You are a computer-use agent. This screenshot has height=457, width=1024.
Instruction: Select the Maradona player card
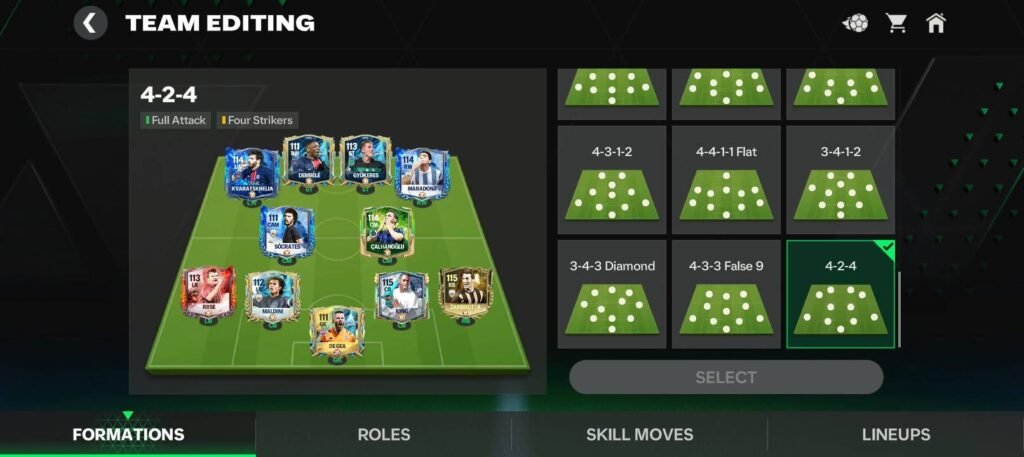(421, 176)
